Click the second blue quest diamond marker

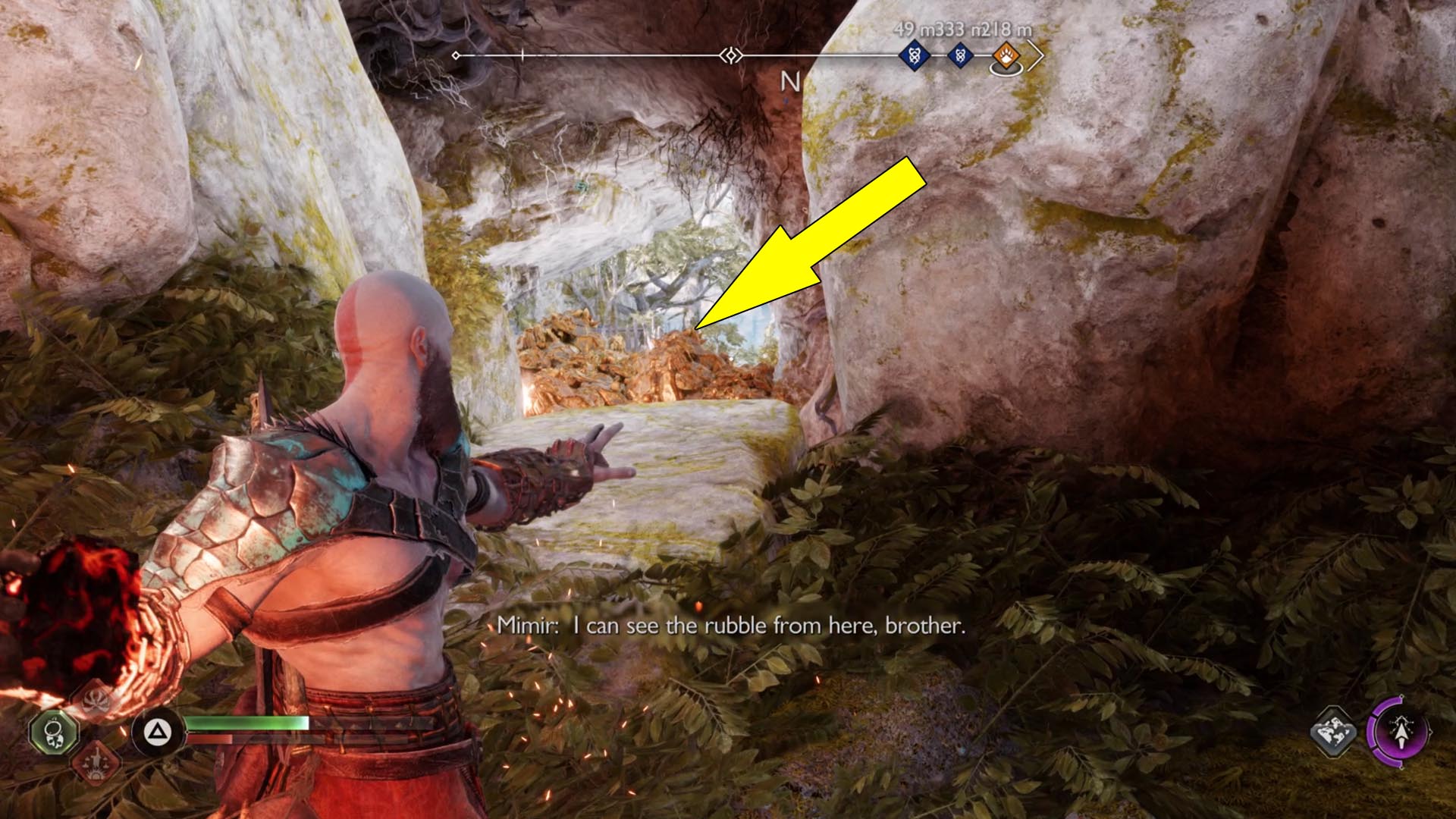click(961, 55)
